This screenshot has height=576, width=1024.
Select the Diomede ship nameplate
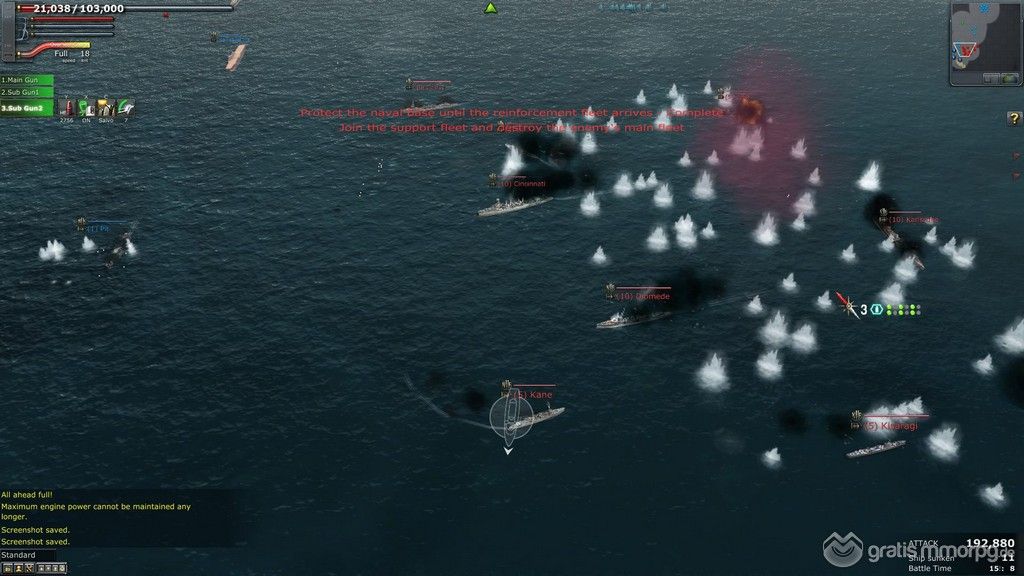[x=643, y=296]
